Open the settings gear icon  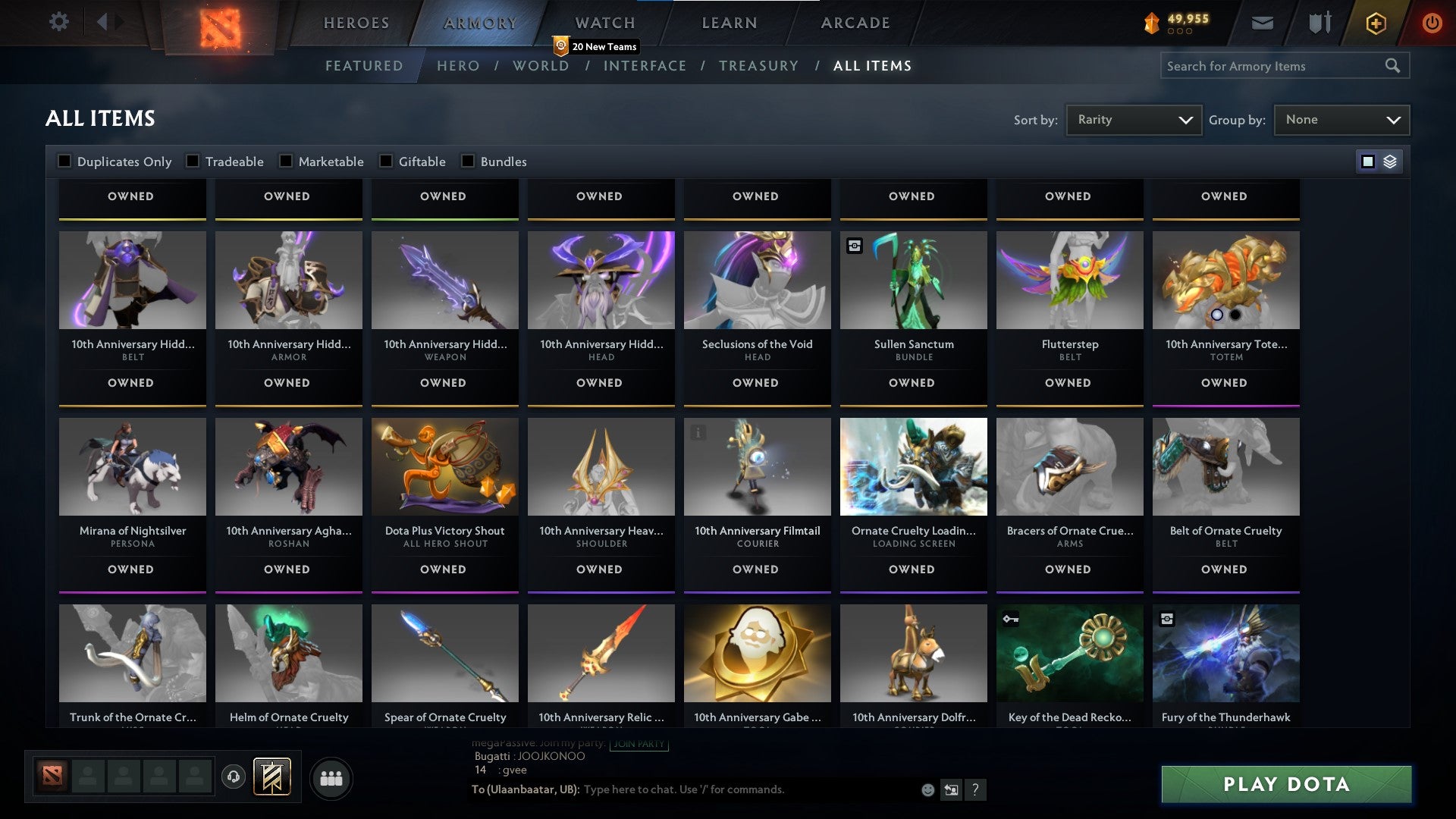click(x=58, y=23)
